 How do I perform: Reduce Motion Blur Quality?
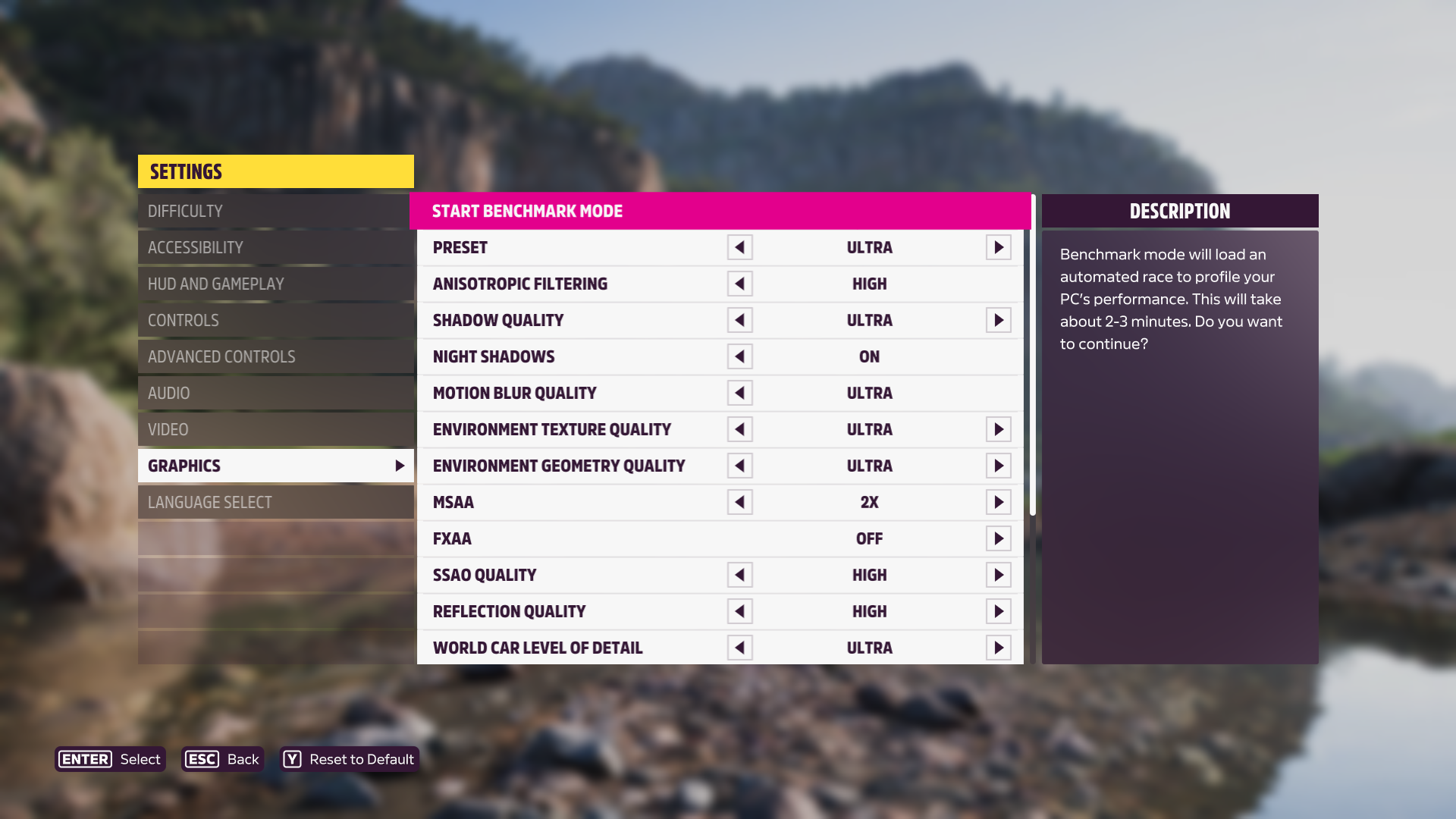739,393
